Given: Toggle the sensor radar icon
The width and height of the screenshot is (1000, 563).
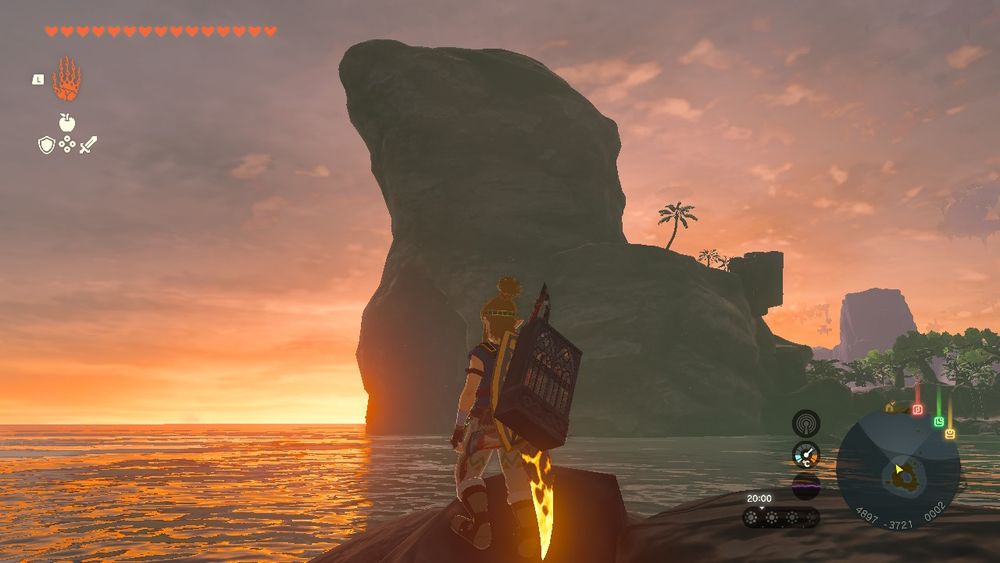Looking at the screenshot, I should point(806,423).
